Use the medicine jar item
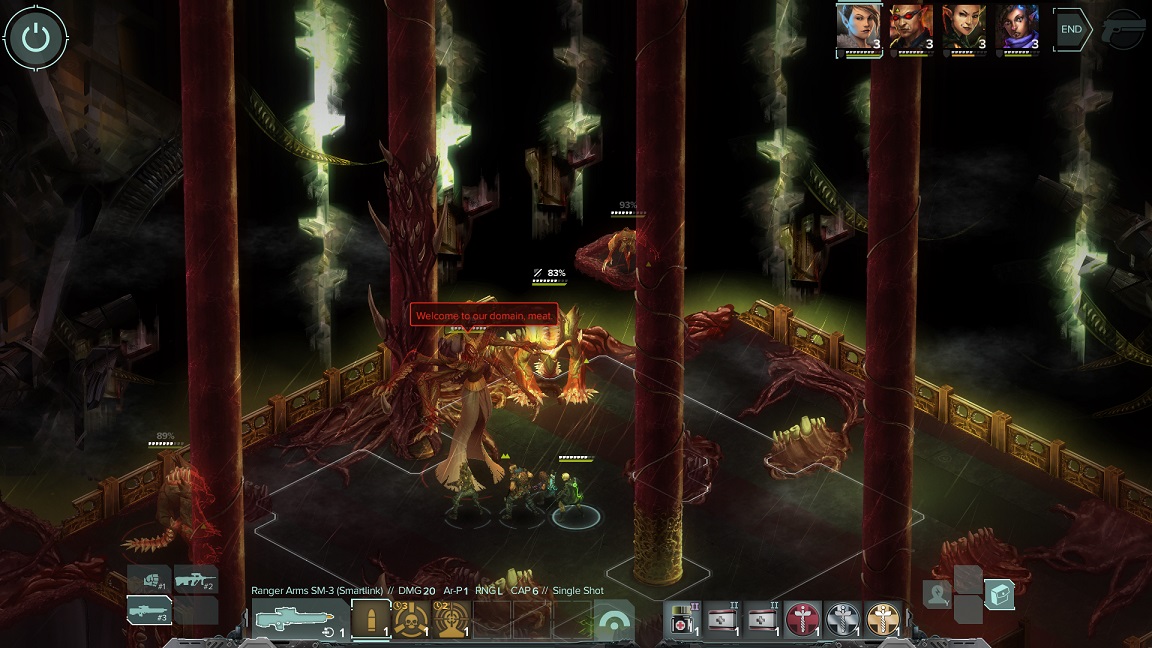 click(682, 621)
